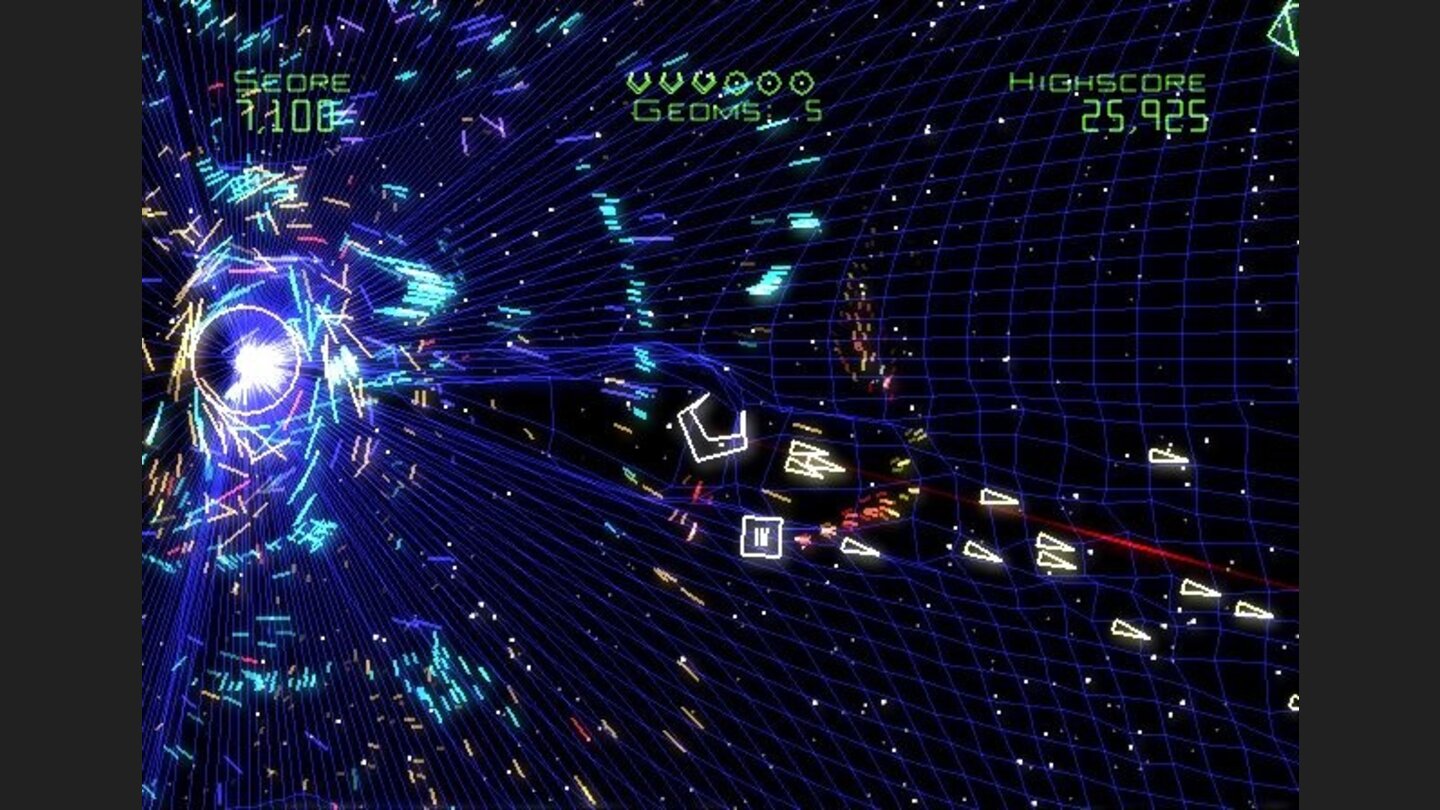This screenshot has width=1440, height=810.
Task: Click the nearest arrow enemy below the ship
Action: point(813,462)
